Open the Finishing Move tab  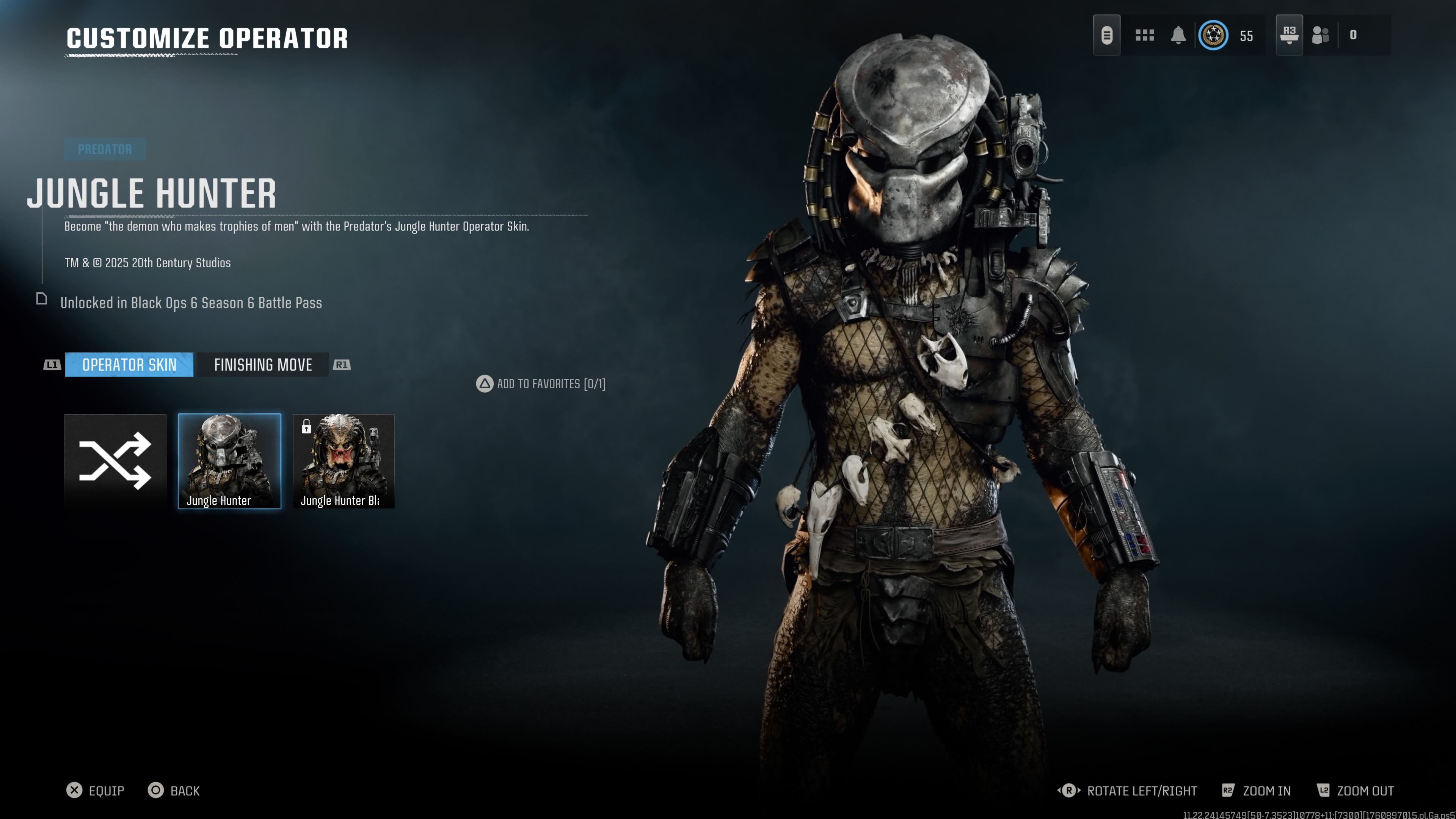[263, 364]
